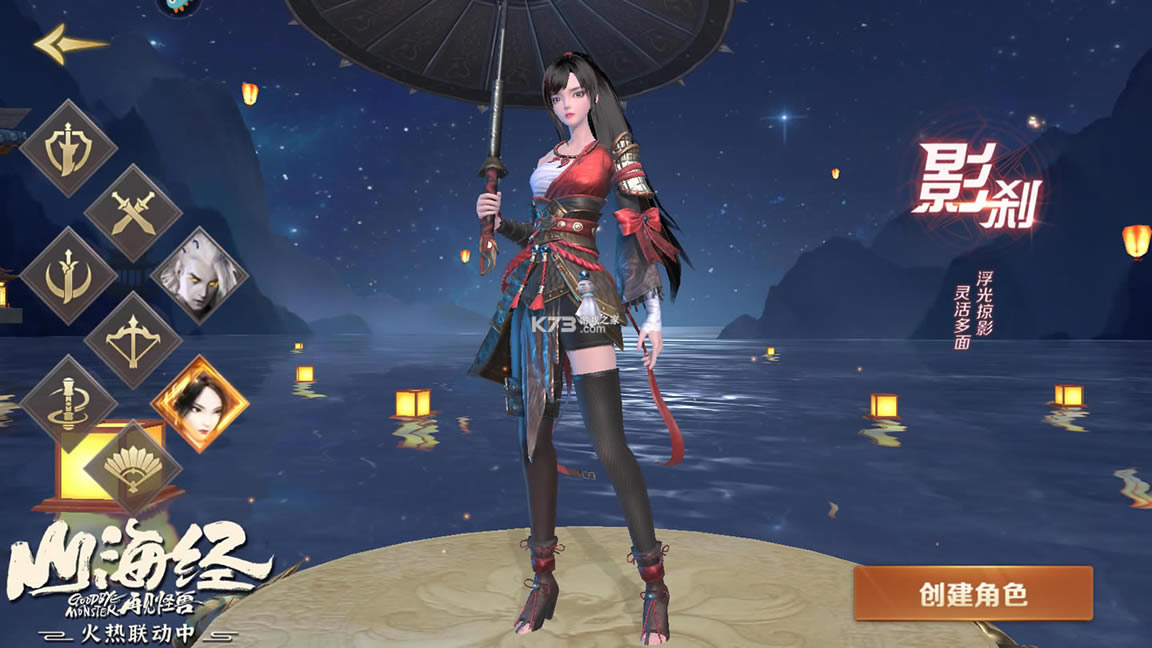Select the bow and arrow class

tap(133, 341)
